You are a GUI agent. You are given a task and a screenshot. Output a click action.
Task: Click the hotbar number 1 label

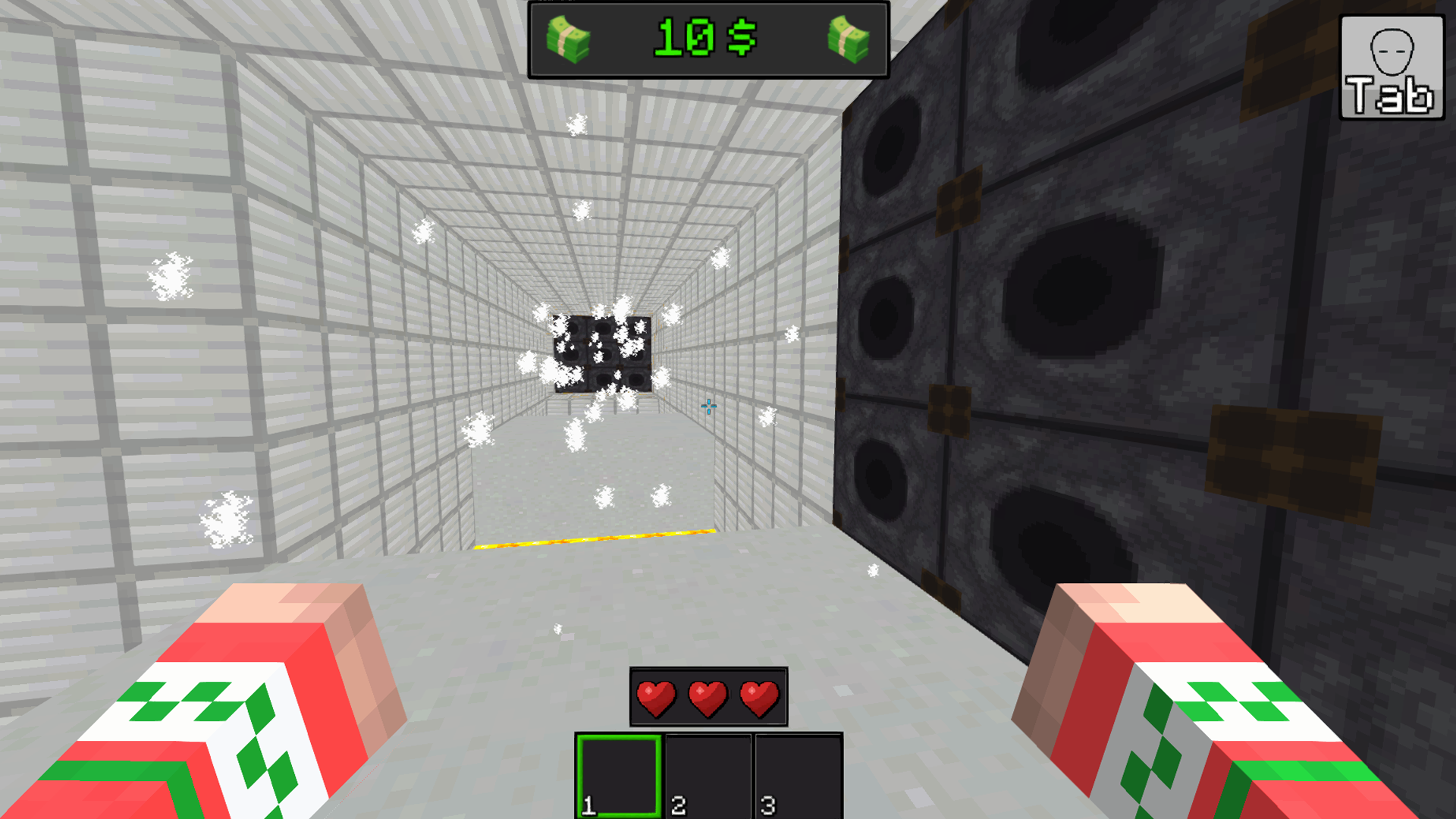(x=588, y=807)
